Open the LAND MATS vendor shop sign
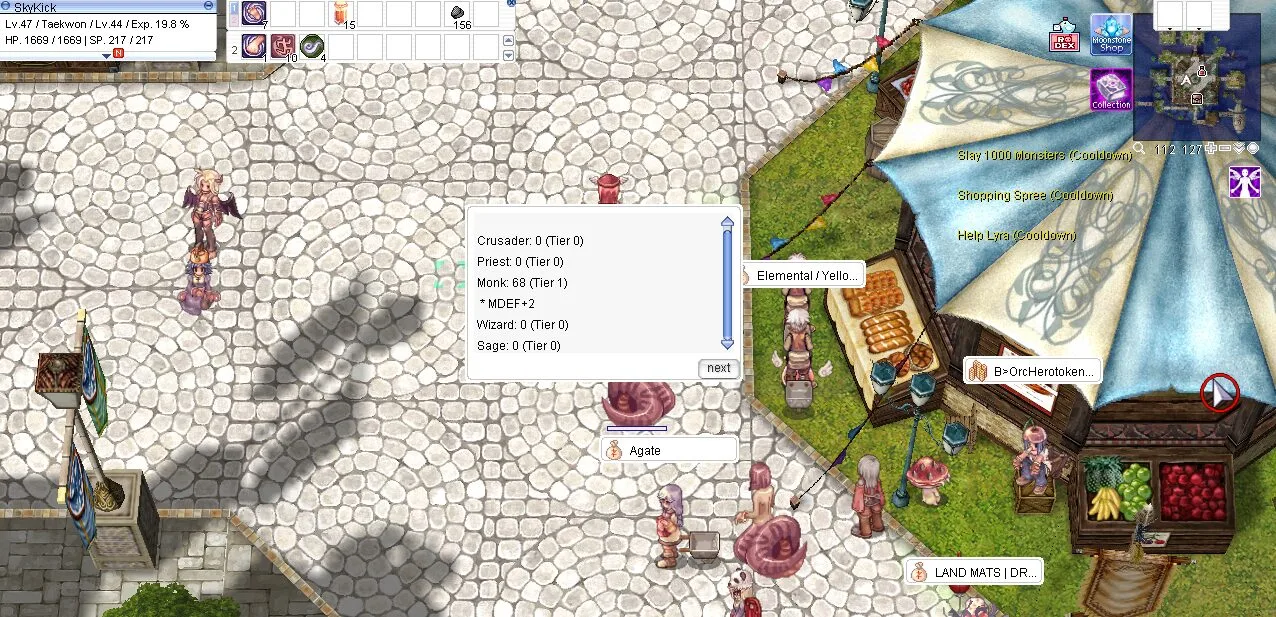 [x=975, y=573]
